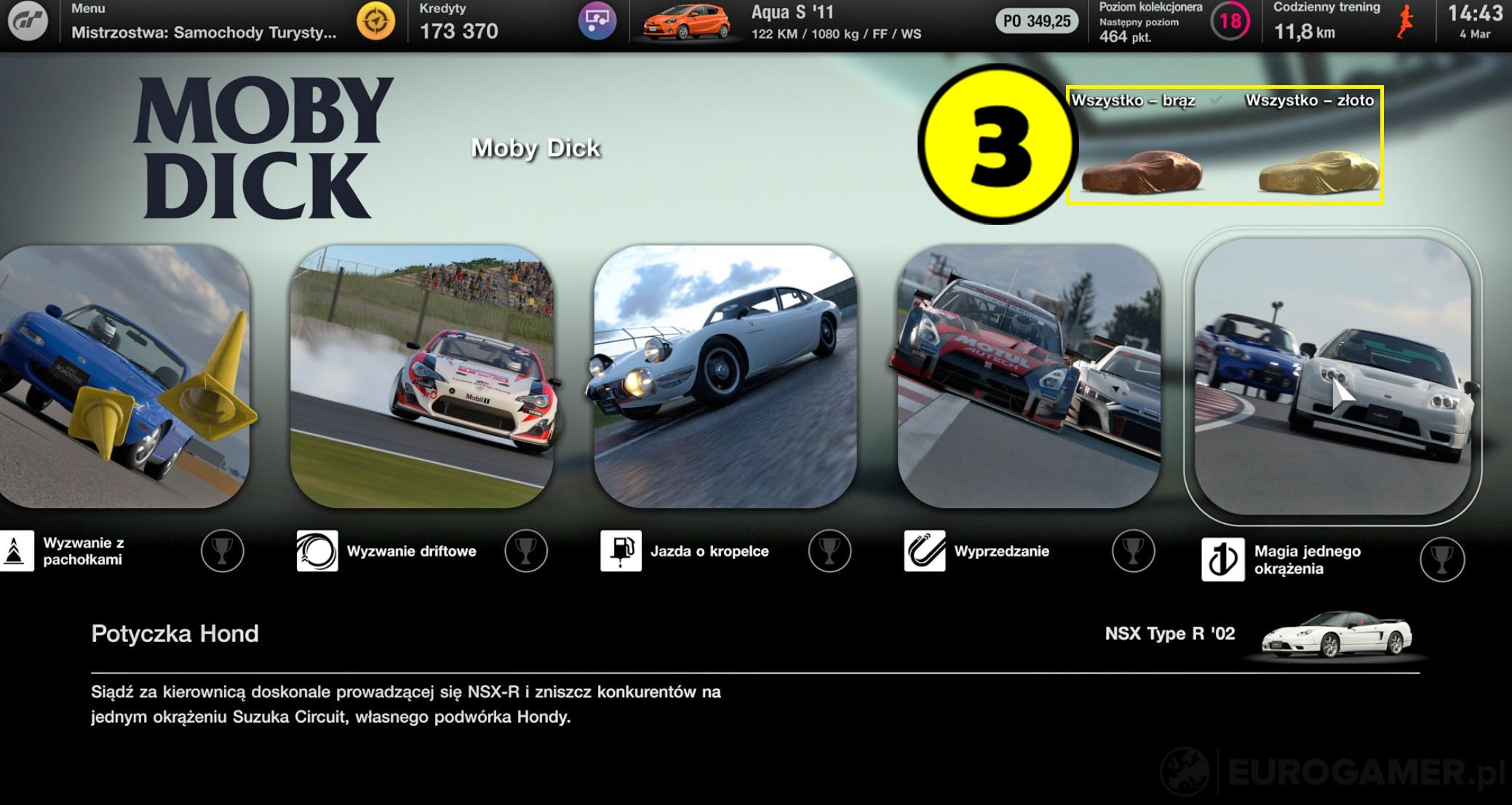1512x805 pixels.
Task: Show the collector level 18 badge
Action: click(x=1230, y=21)
